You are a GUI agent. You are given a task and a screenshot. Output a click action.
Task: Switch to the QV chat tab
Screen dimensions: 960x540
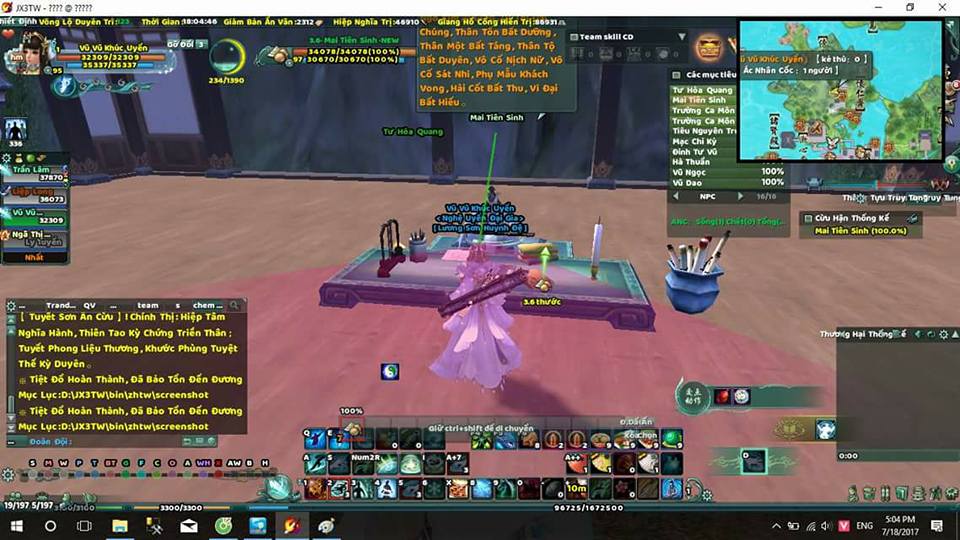click(x=89, y=305)
